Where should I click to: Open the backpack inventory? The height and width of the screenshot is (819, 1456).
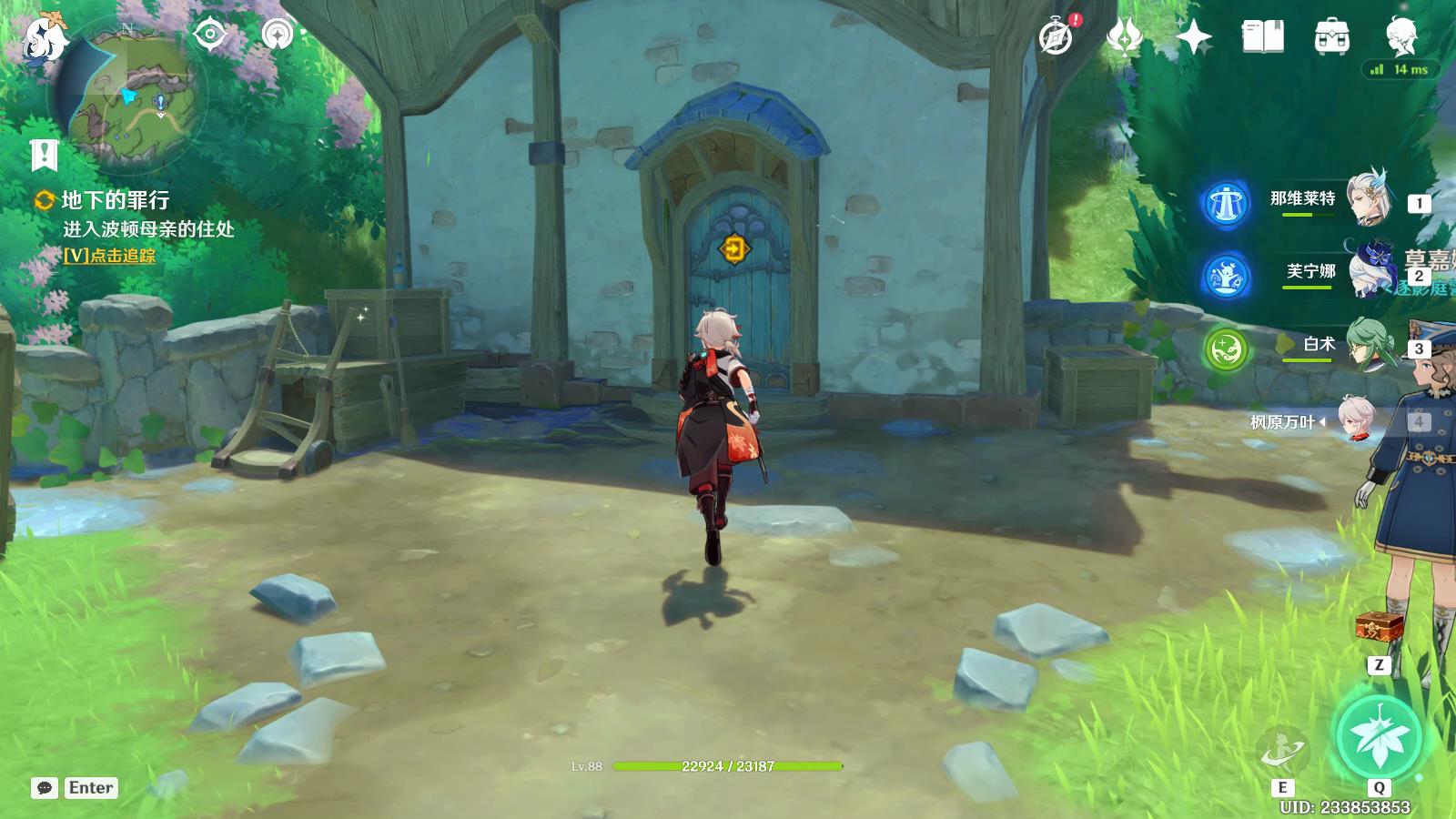[x=1331, y=37]
